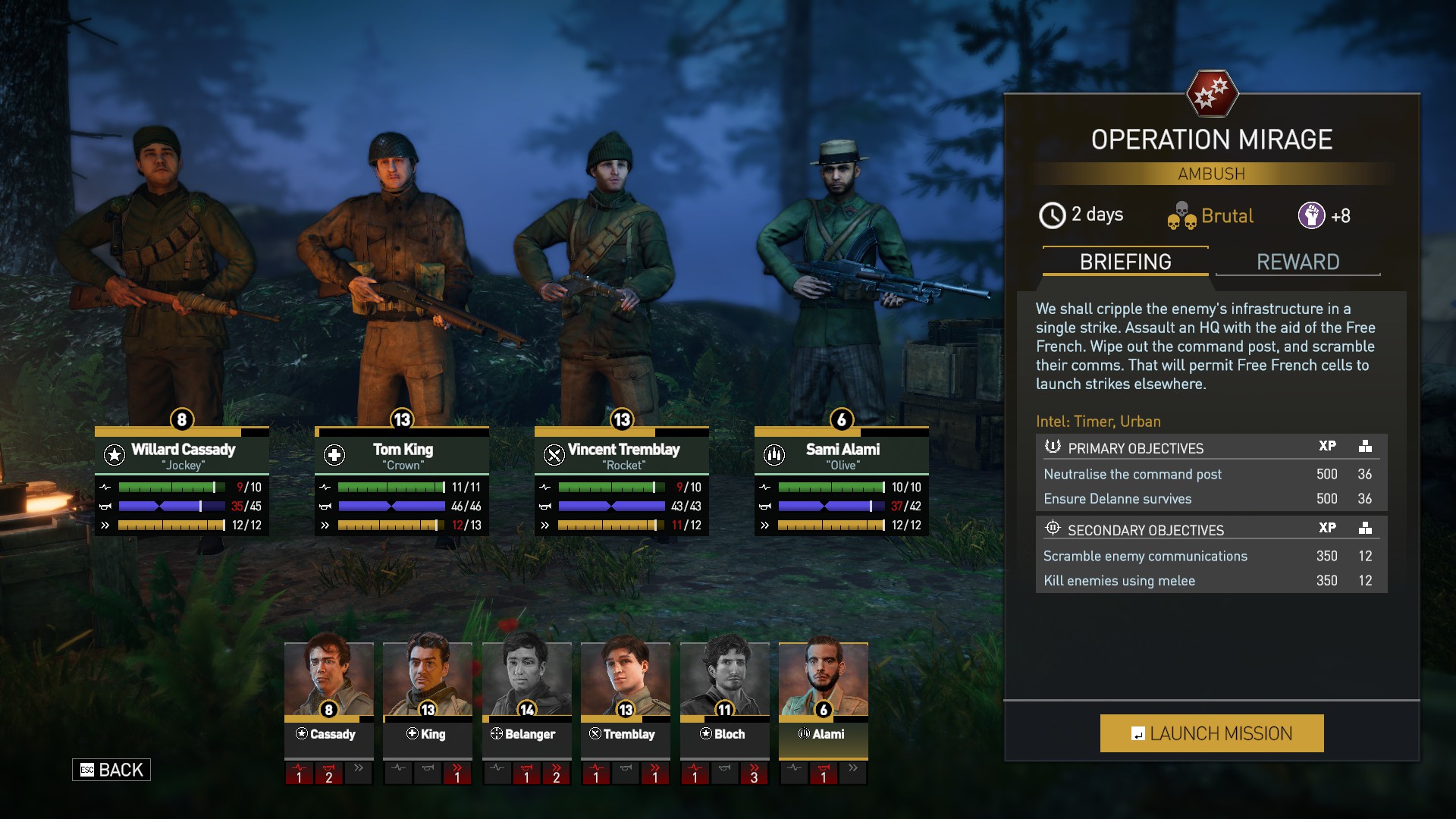Launch the Operation Mirage mission

tap(1211, 733)
